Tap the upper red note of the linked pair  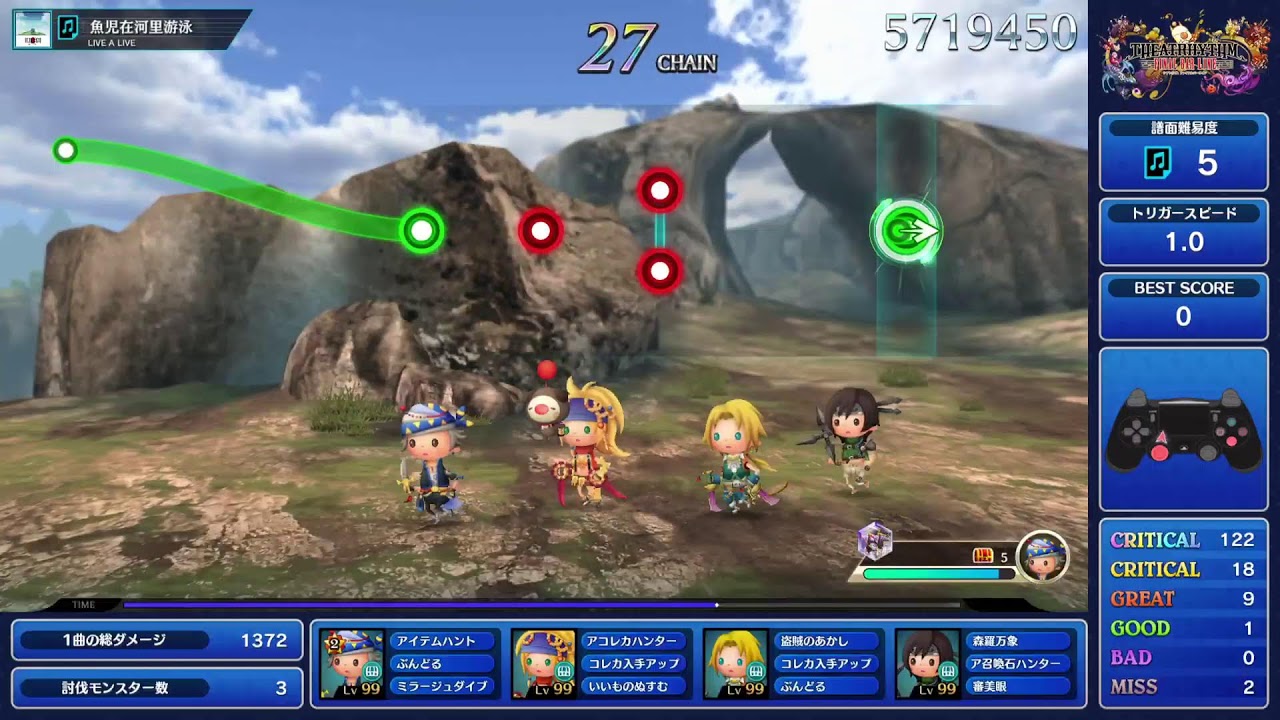tap(659, 190)
